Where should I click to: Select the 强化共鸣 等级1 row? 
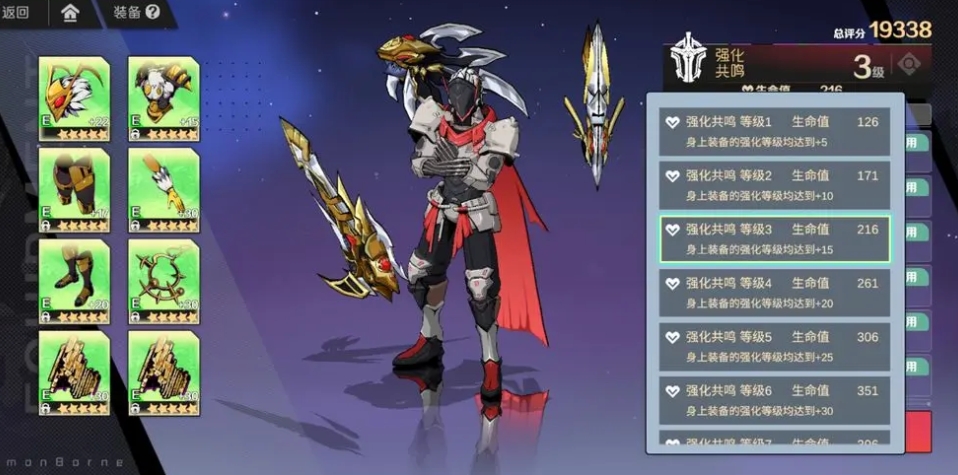click(x=775, y=131)
